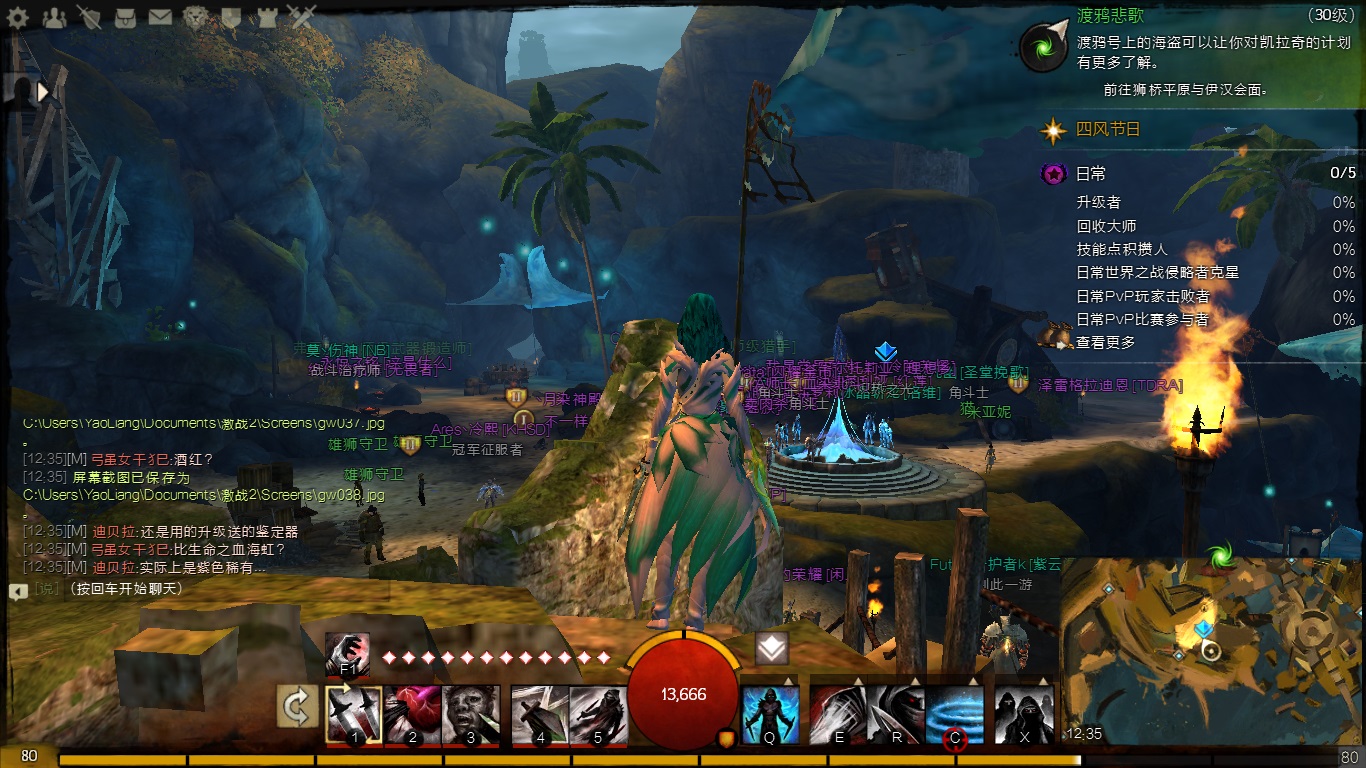Screen dimensions: 1366x768
Task: Activate the heart skill in slot 2
Action: [413, 715]
